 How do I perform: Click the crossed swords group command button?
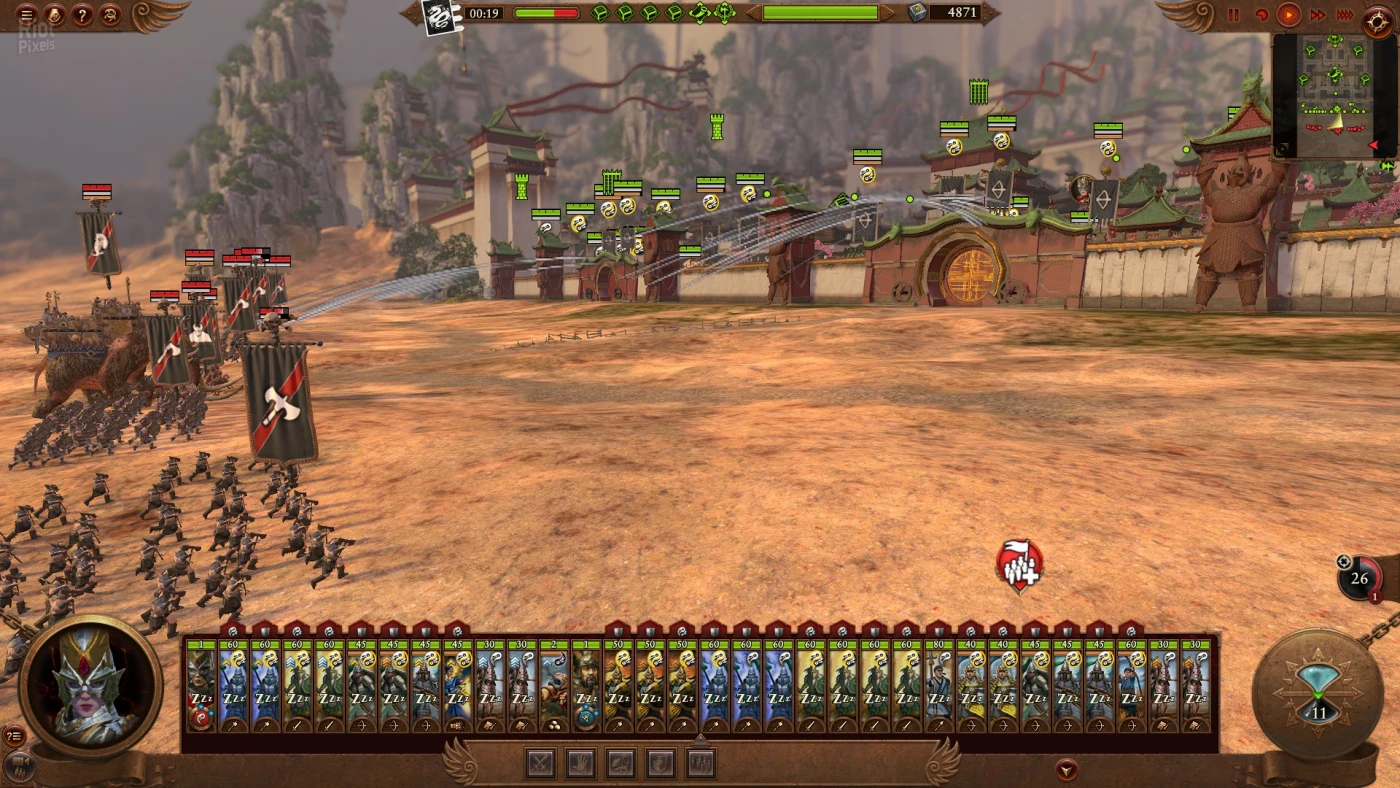click(541, 764)
